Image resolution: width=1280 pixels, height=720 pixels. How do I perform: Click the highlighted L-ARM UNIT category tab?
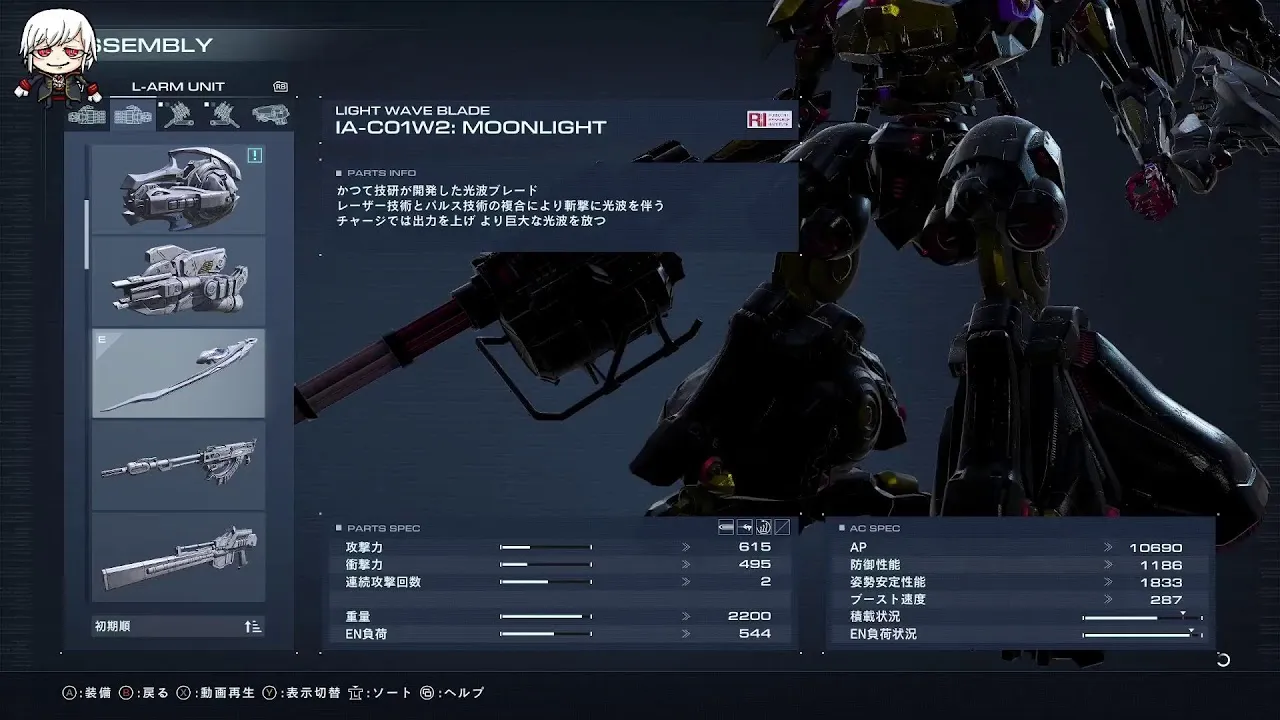pos(133,116)
